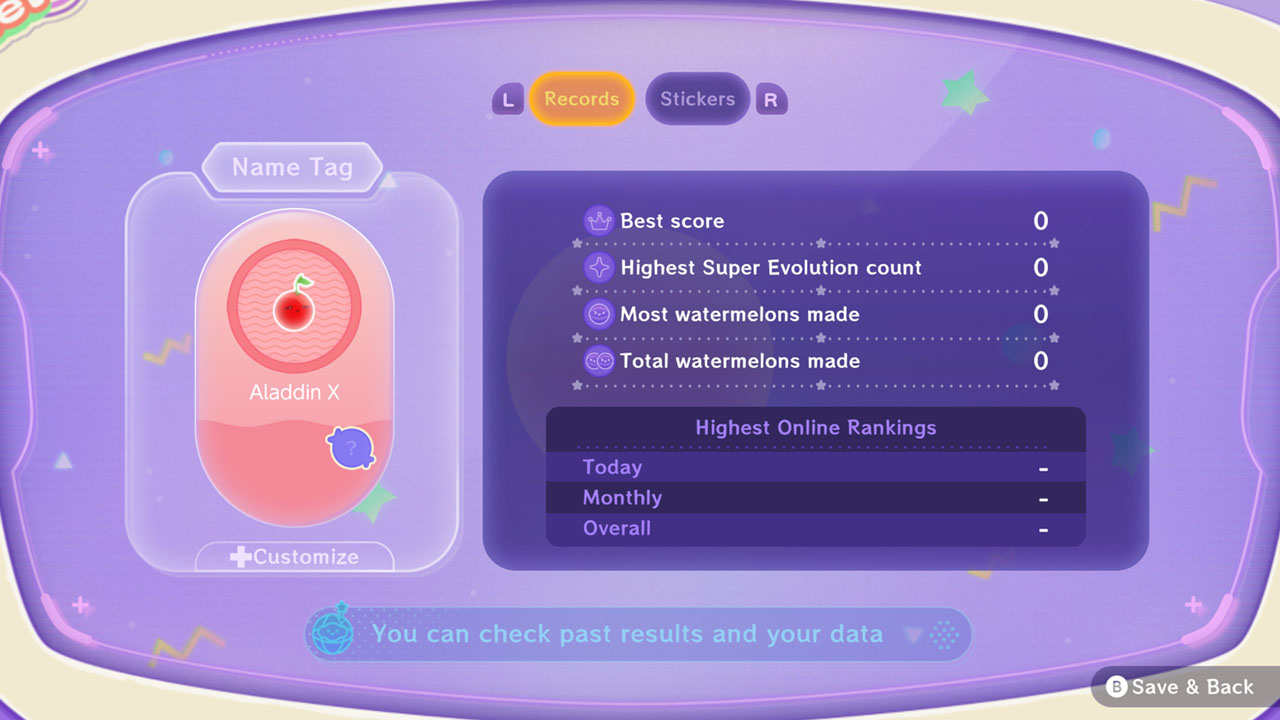1280x720 pixels.
Task: Open the Highest Online Rankings panel
Action: [x=816, y=427]
